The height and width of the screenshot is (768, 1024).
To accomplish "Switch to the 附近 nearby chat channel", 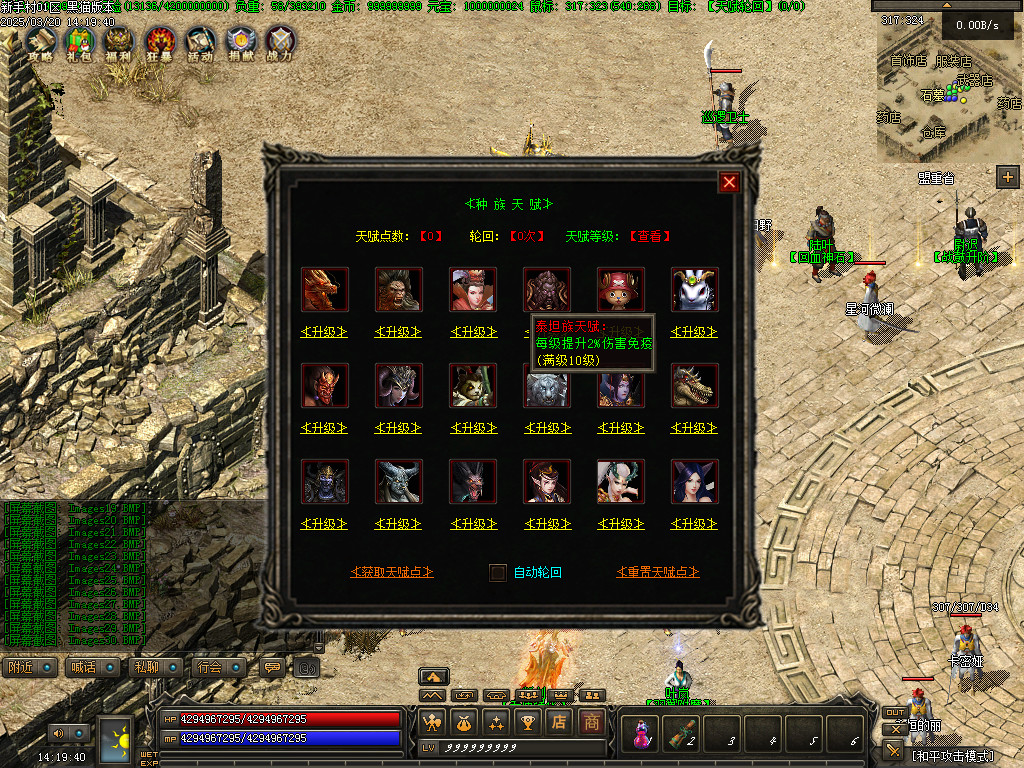I will point(30,667).
